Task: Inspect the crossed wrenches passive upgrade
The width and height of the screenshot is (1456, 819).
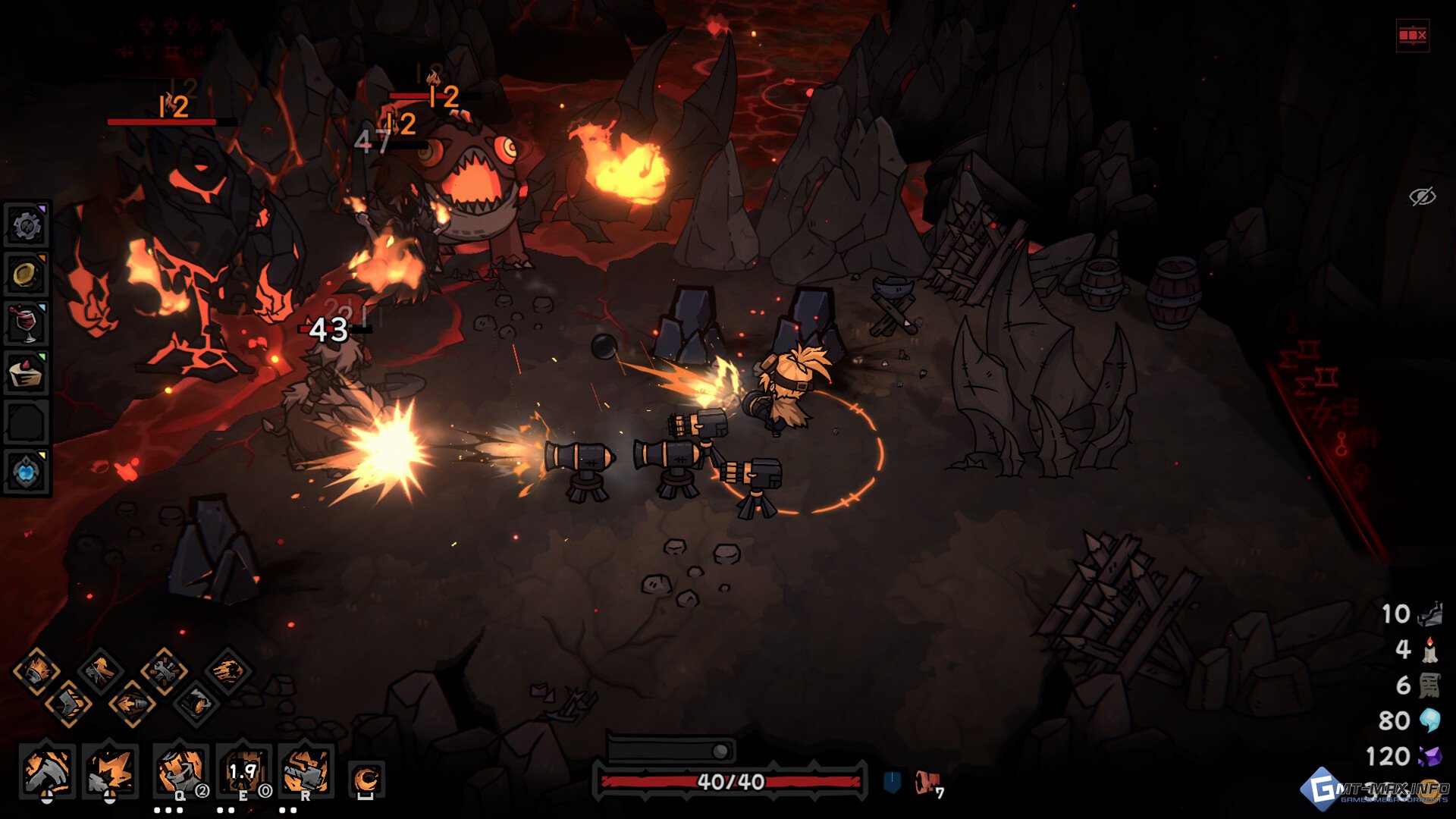Action: pos(164,670)
